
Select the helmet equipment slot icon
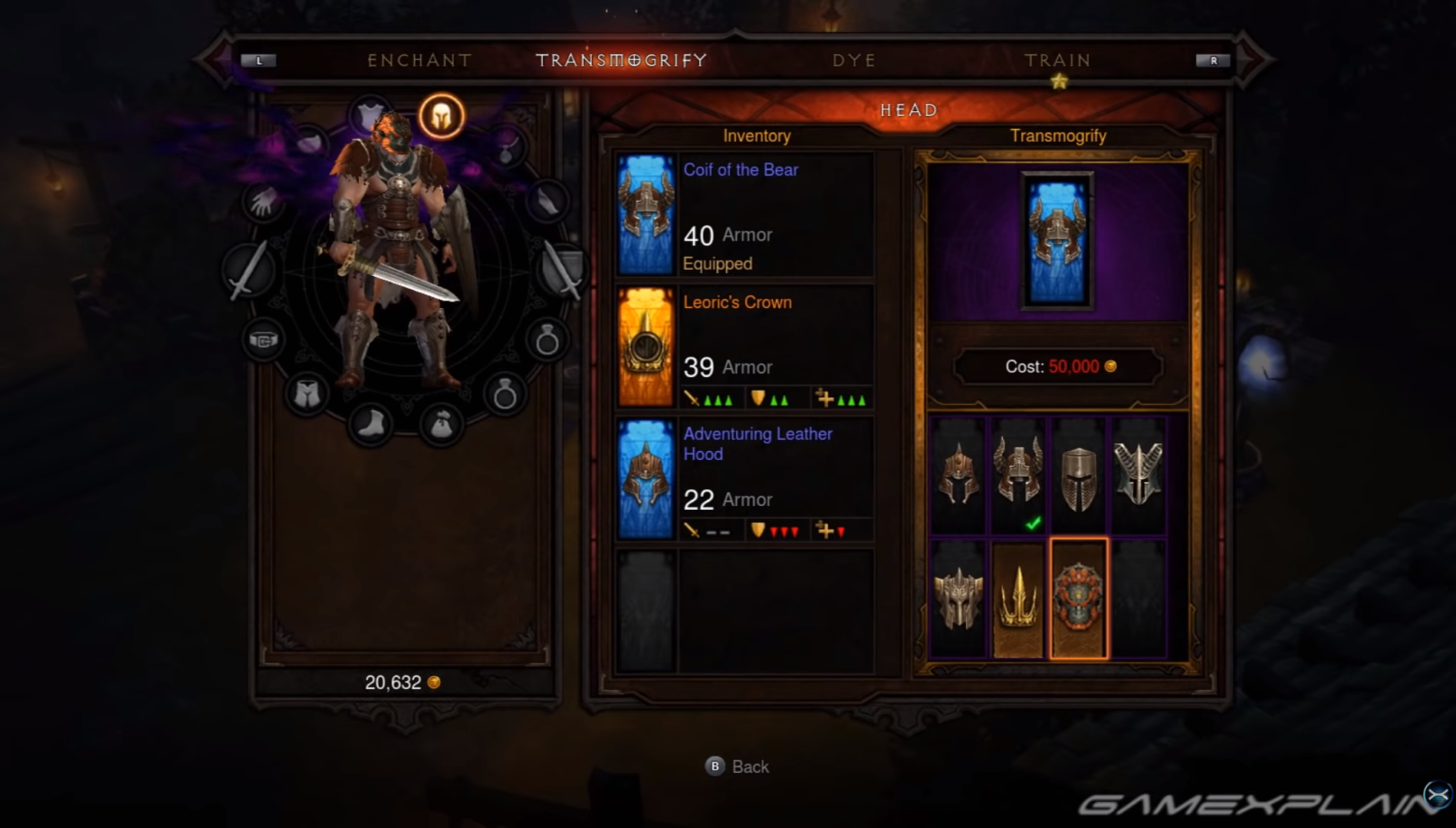point(442,117)
